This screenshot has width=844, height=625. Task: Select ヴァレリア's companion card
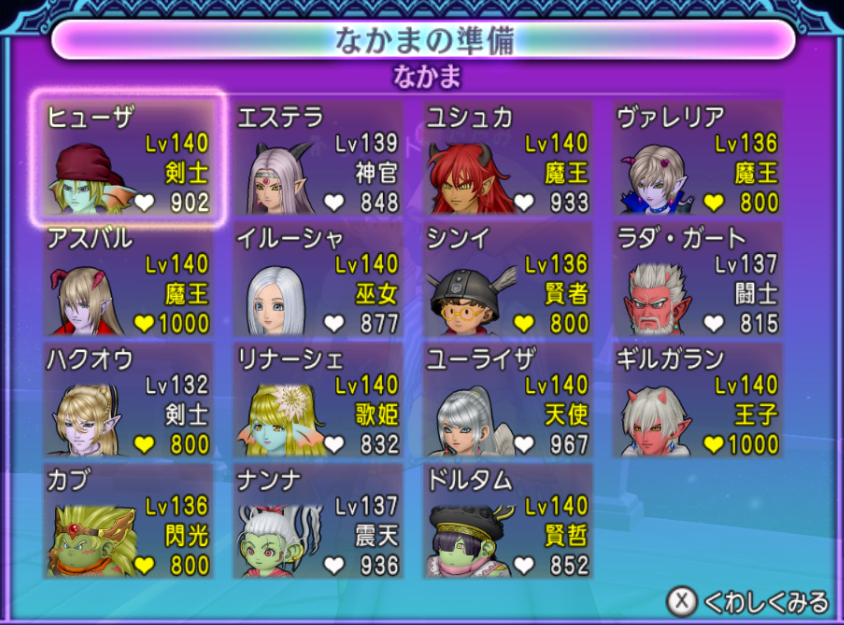click(698, 160)
